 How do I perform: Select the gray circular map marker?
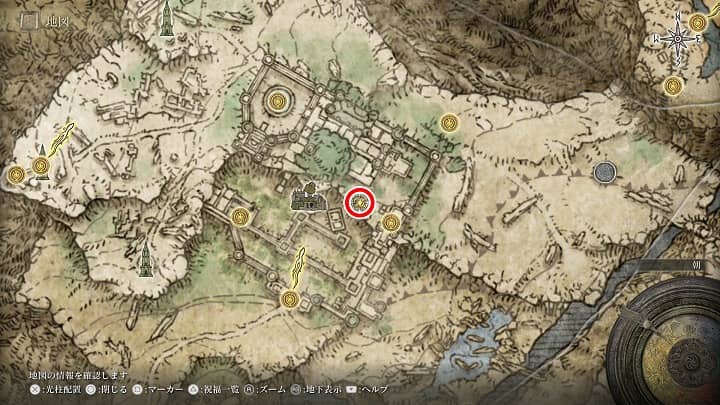tap(604, 173)
